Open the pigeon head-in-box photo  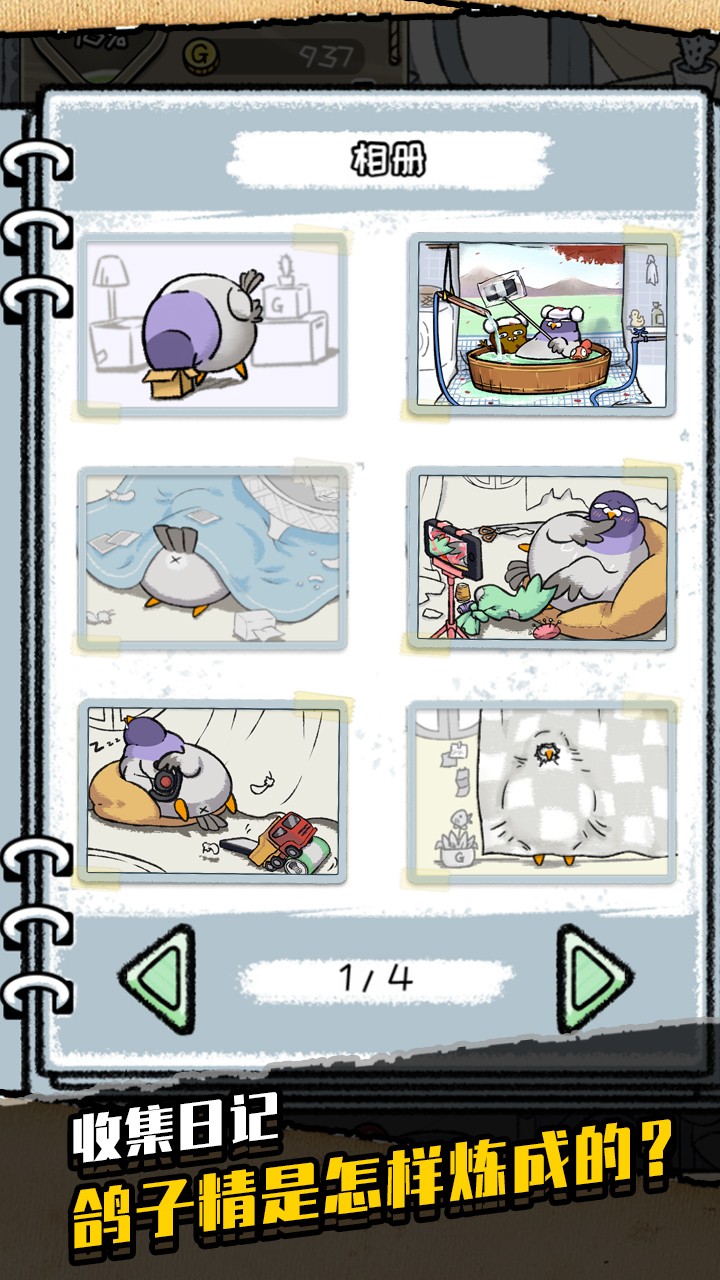tap(213, 323)
